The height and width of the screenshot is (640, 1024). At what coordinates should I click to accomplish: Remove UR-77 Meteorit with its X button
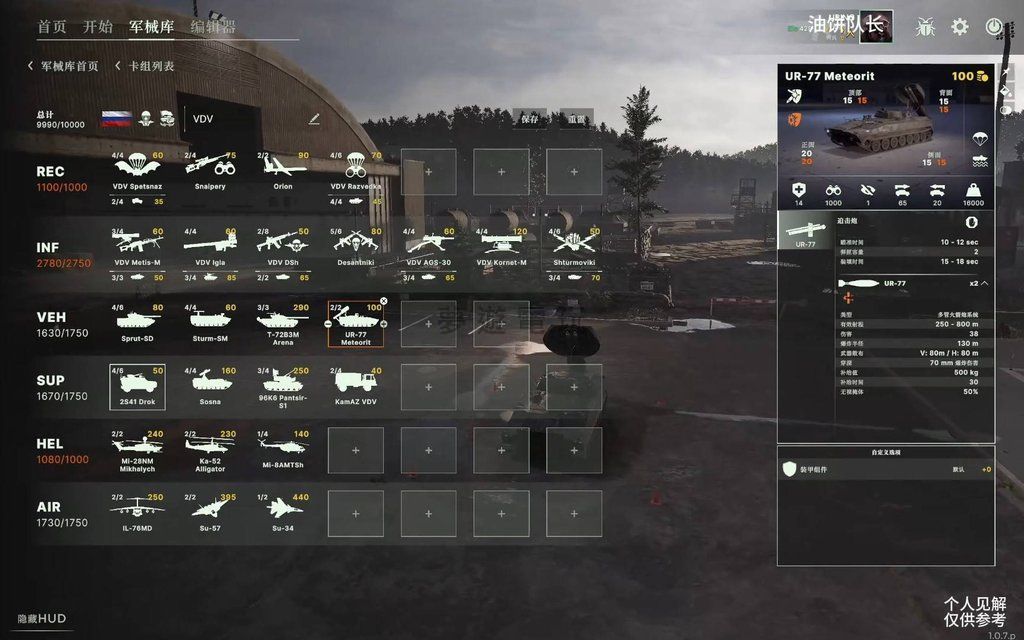pyautogui.click(x=384, y=300)
